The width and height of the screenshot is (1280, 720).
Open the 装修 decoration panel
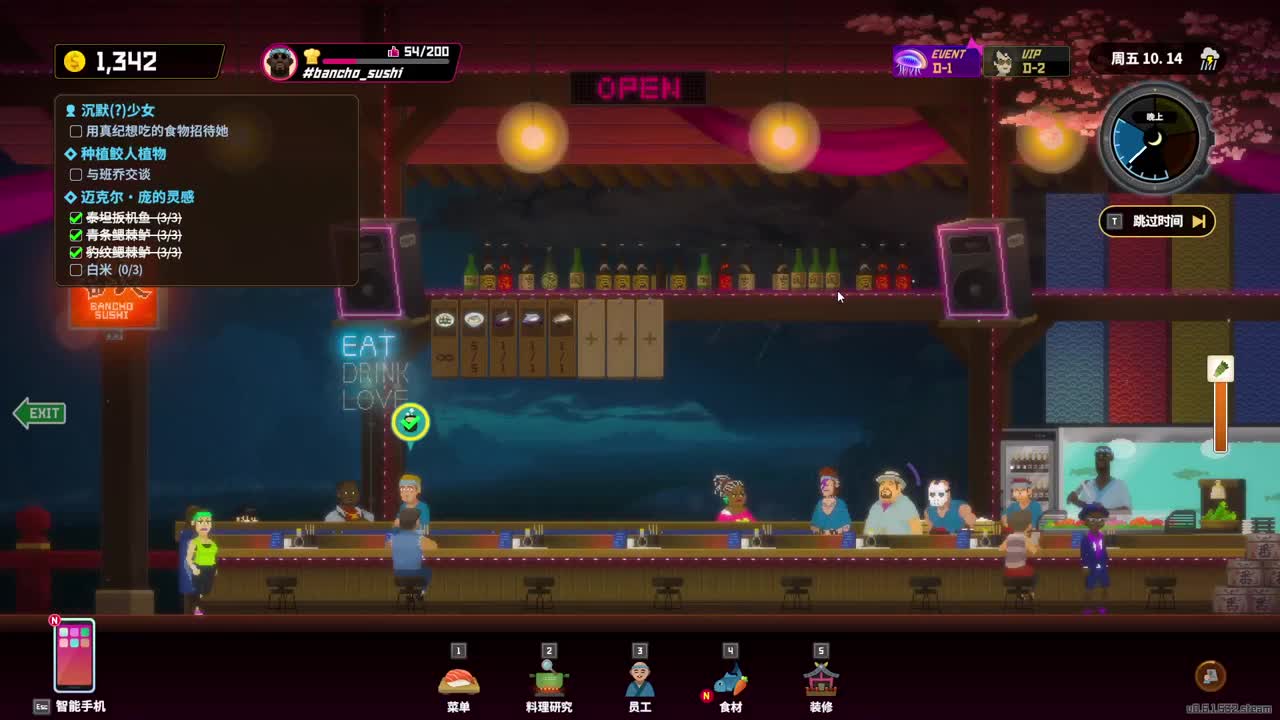coord(821,680)
